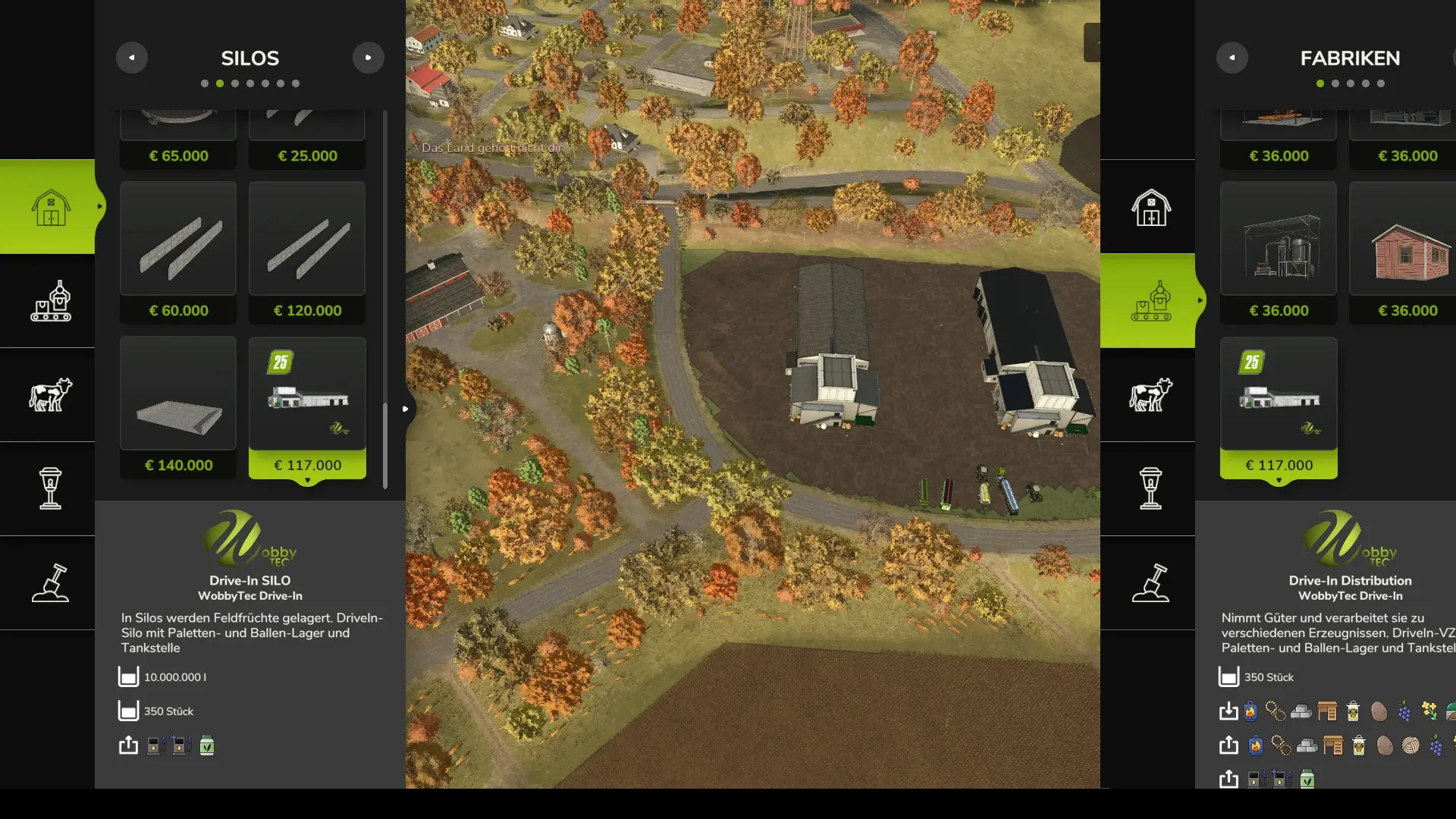Go to next category after SILOS
Image resolution: width=1456 pixels, height=819 pixels.
coord(369,58)
